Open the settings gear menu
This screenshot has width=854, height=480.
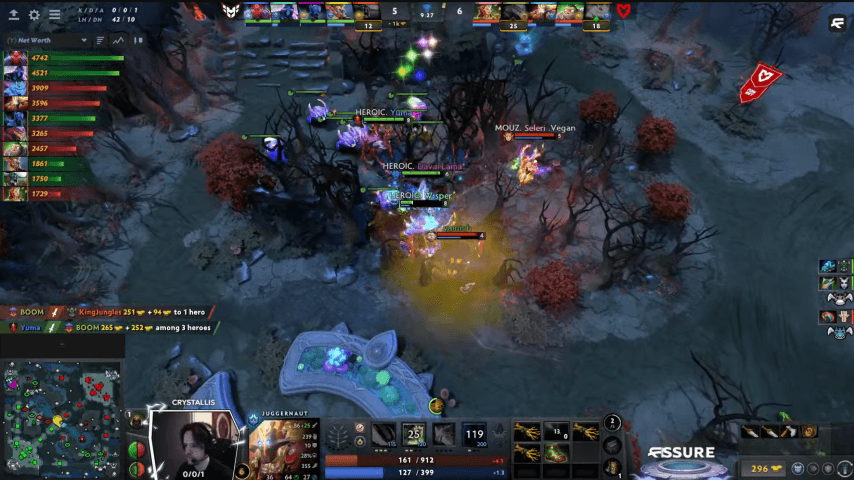(34, 15)
